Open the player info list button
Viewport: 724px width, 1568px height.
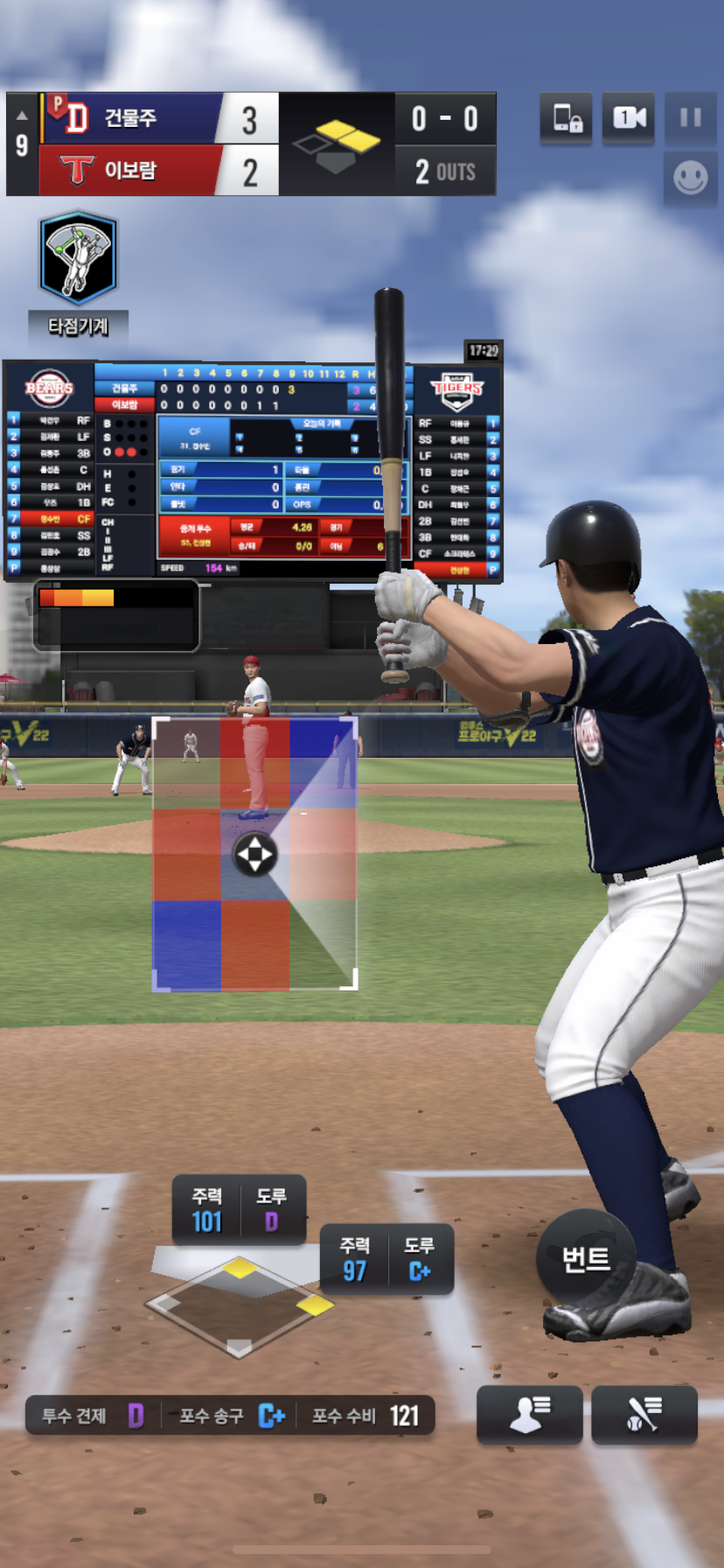[x=529, y=1414]
